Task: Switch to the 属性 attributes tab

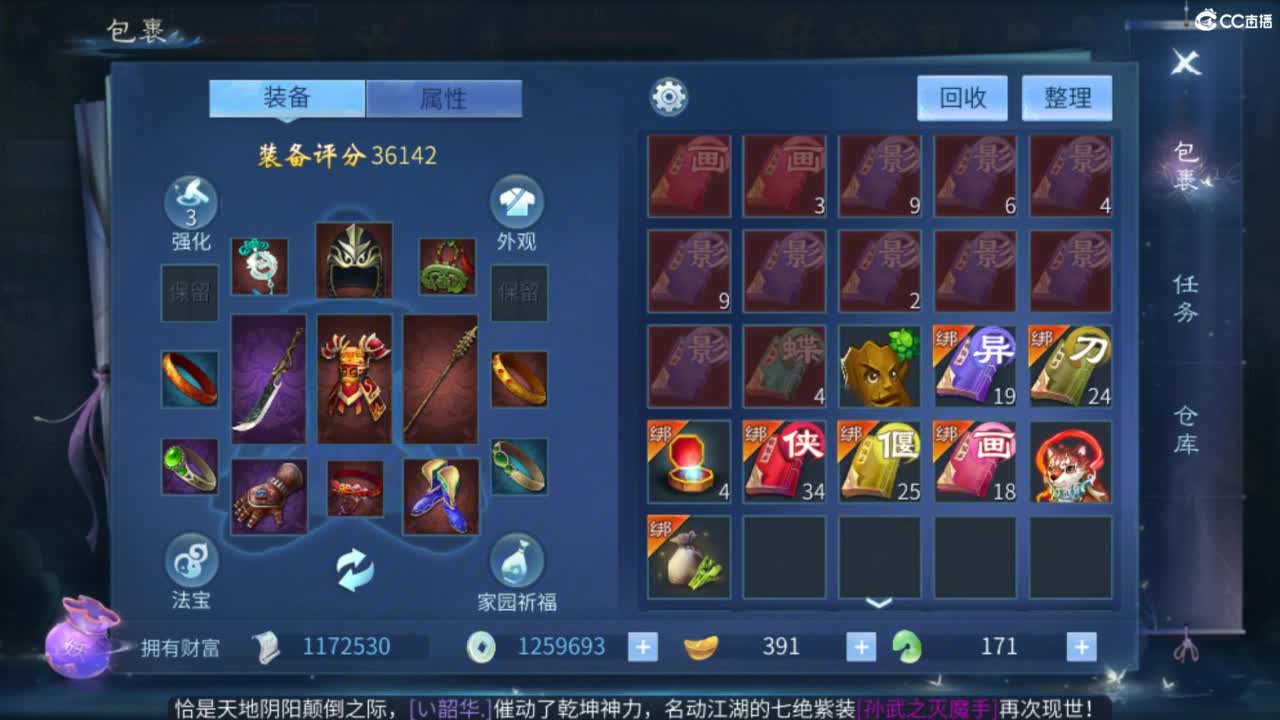Action: click(444, 98)
